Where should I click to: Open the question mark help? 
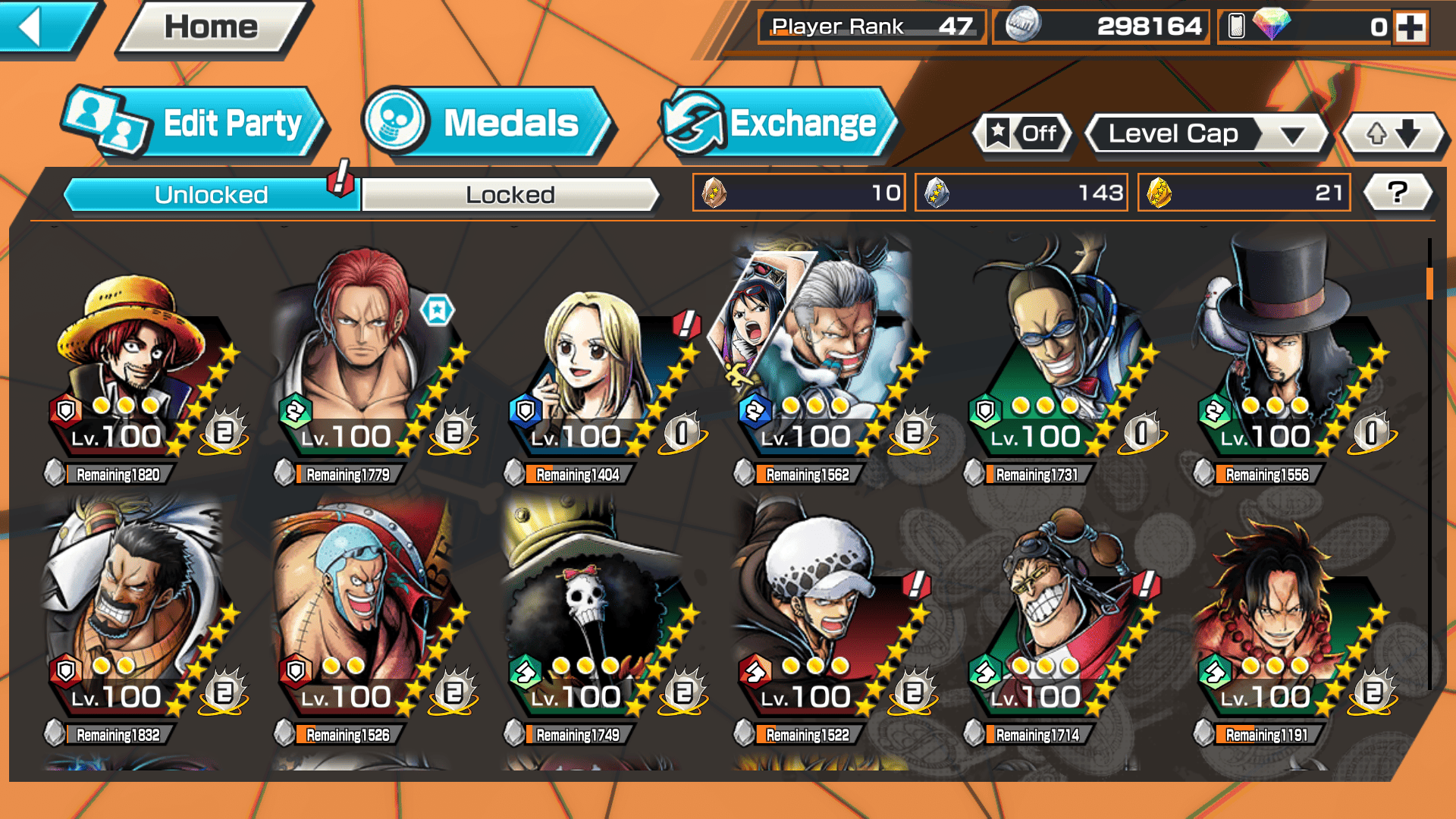coord(1397,193)
